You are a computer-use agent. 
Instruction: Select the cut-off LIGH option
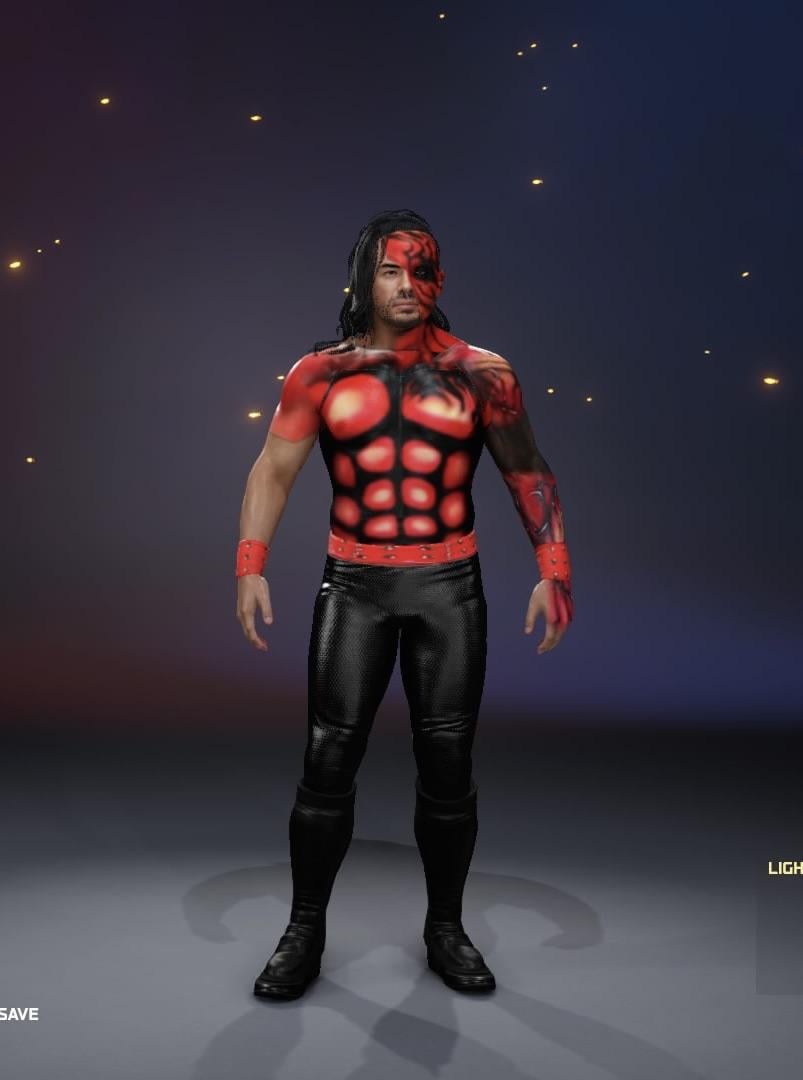785,868
